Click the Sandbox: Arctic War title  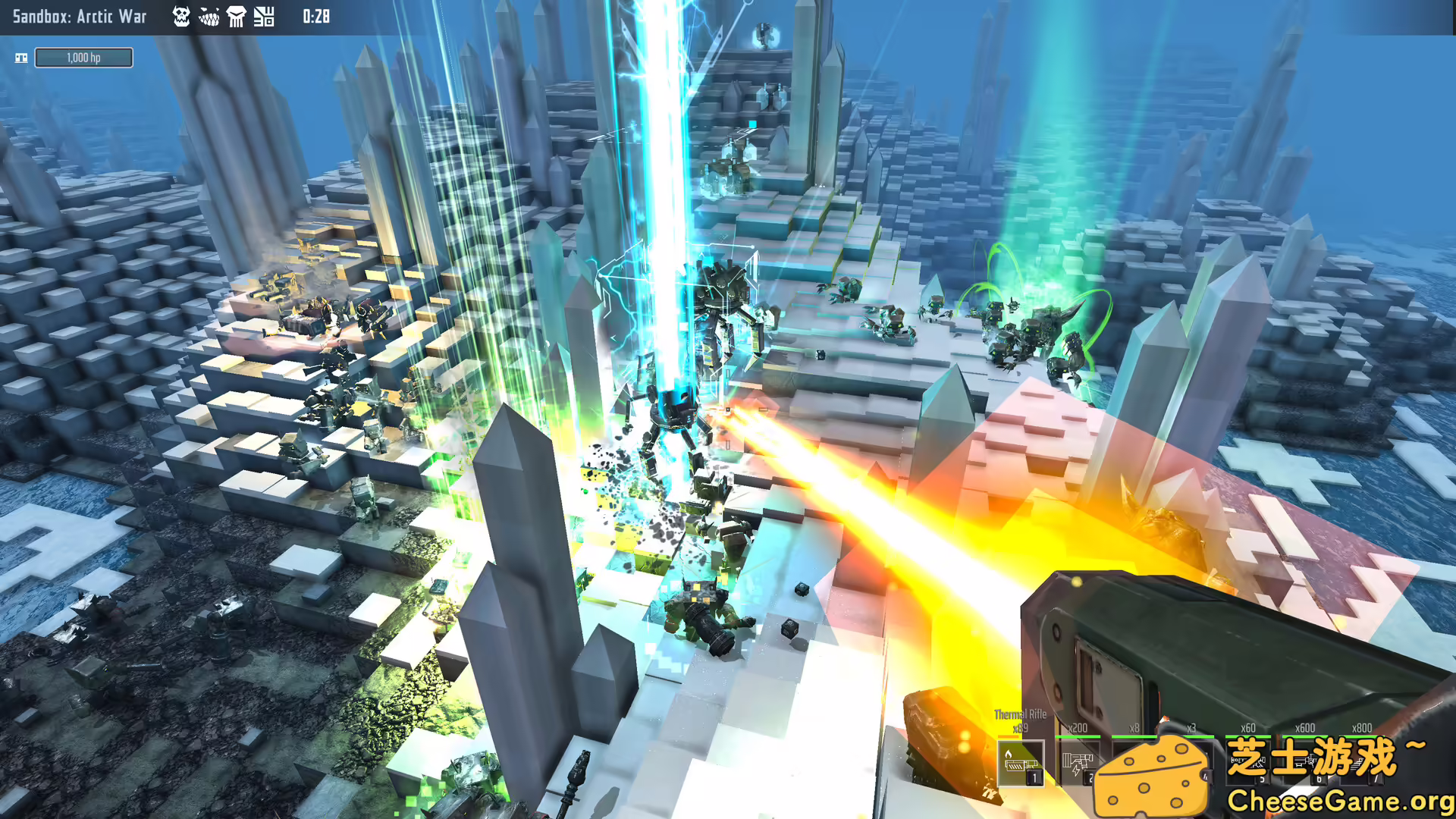click(x=80, y=17)
